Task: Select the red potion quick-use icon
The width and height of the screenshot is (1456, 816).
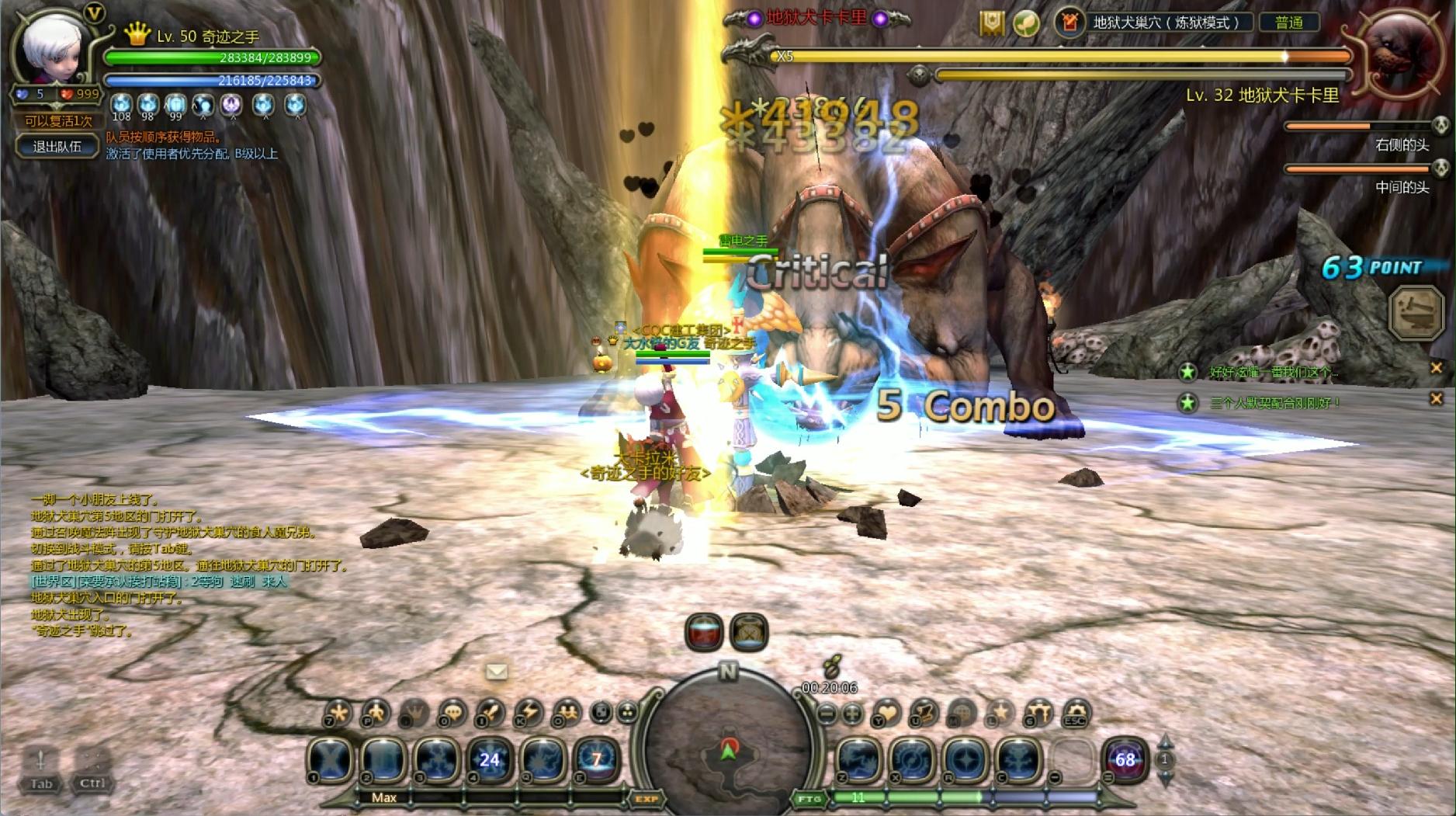Action: click(x=704, y=632)
